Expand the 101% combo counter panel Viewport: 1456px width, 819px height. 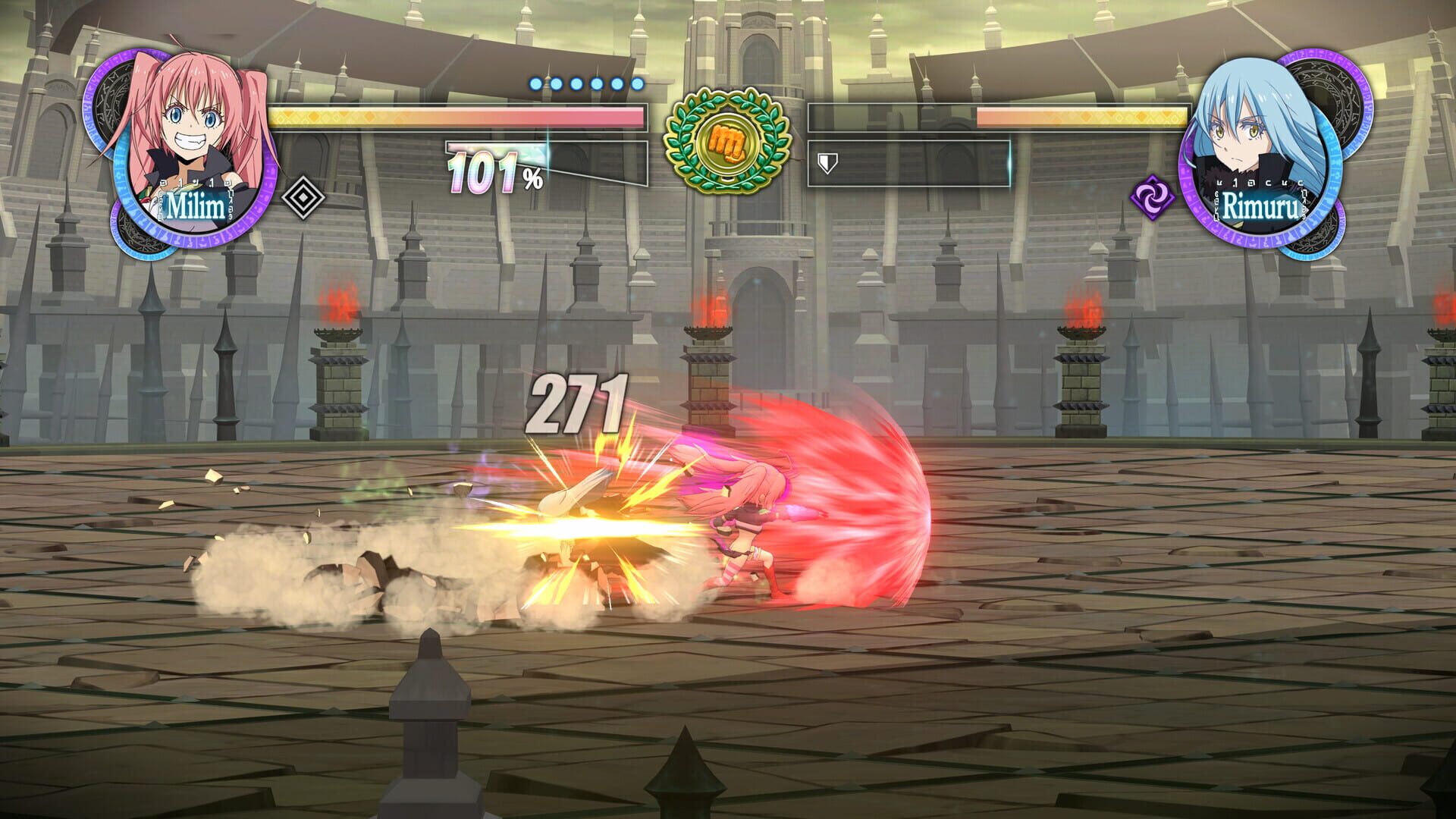click(493, 168)
